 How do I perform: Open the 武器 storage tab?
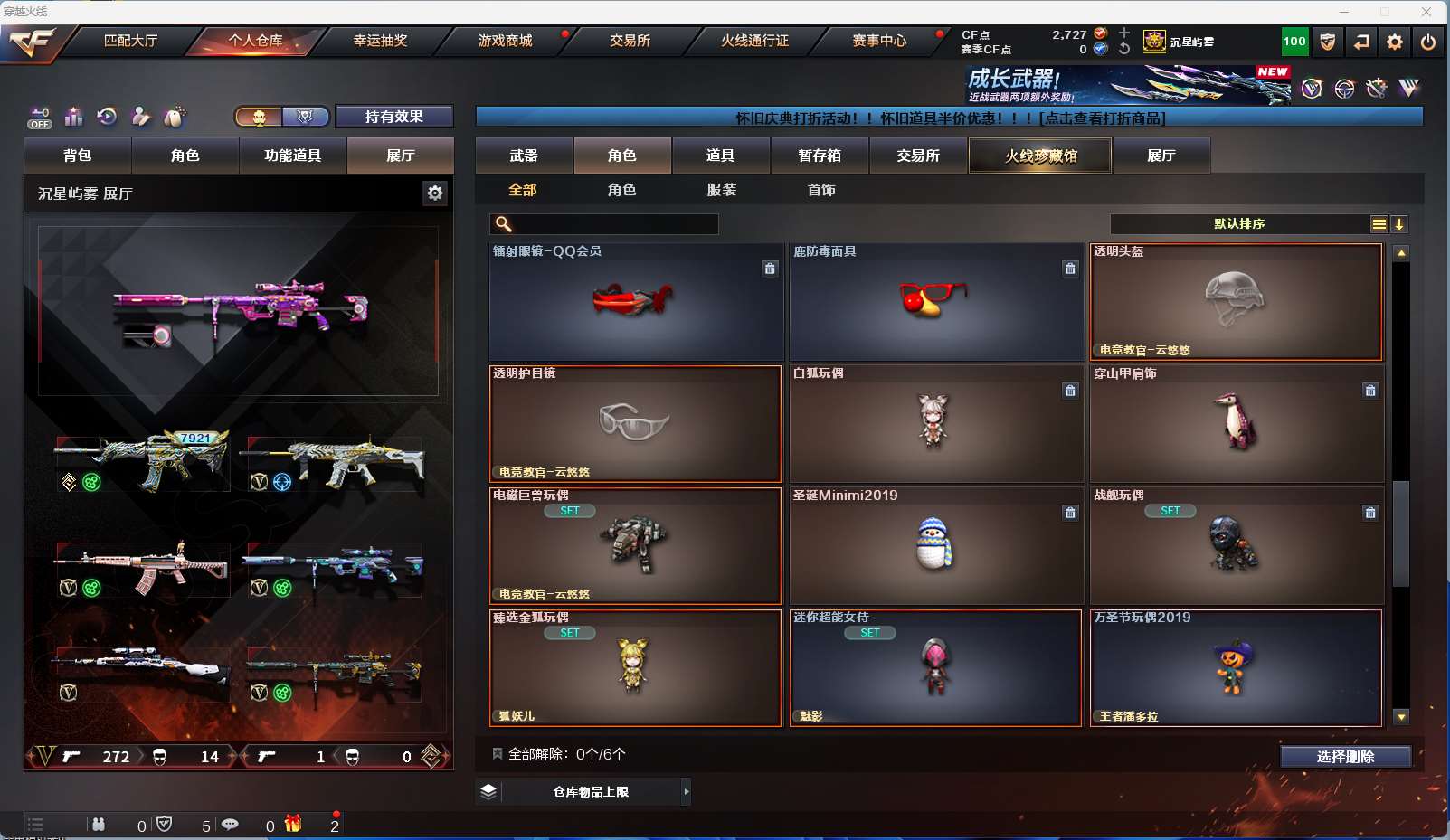tap(524, 156)
